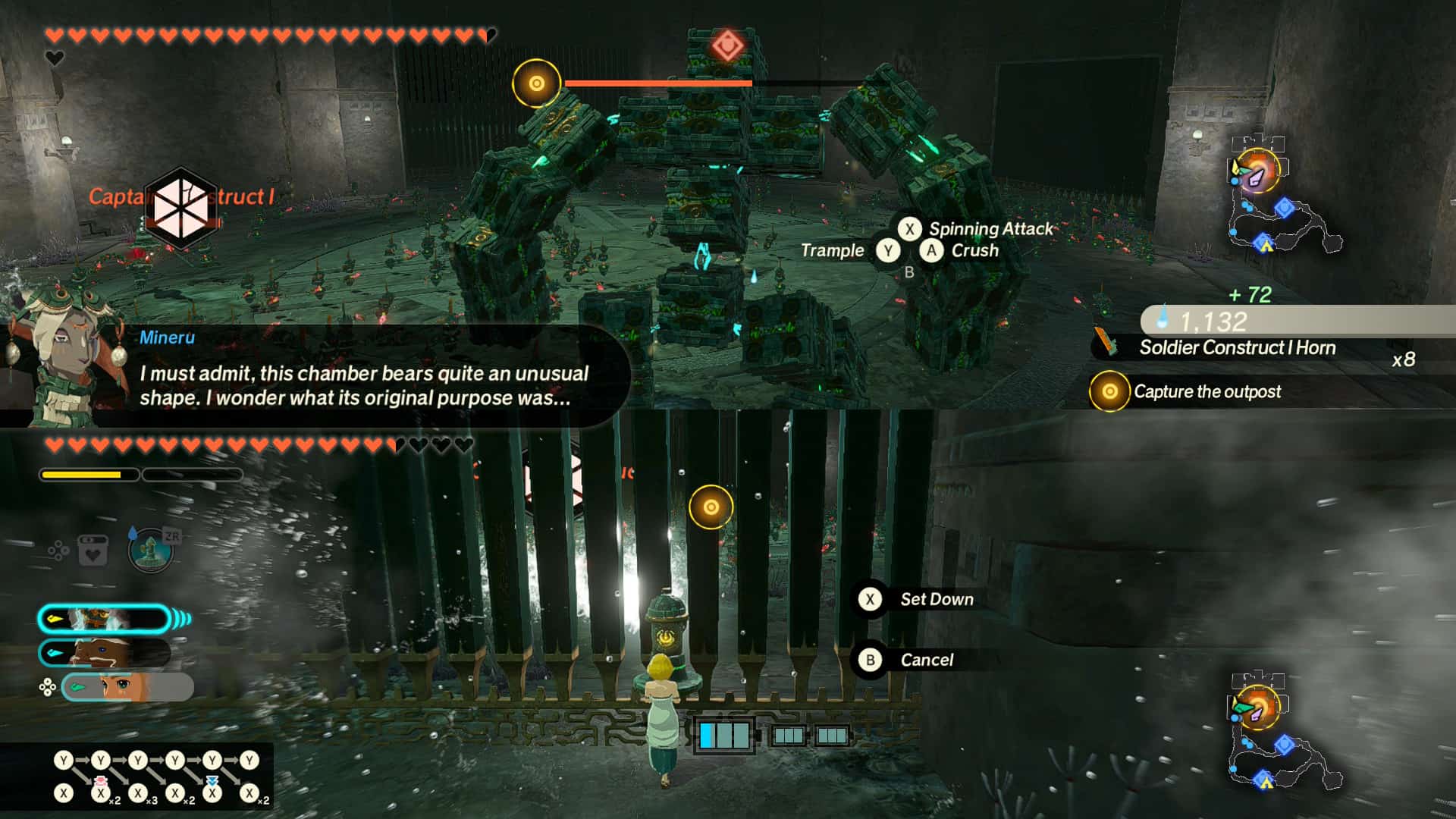Image resolution: width=1456 pixels, height=819 pixels.
Task: Switch to Mineru's character portrait bar
Action: (105, 619)
